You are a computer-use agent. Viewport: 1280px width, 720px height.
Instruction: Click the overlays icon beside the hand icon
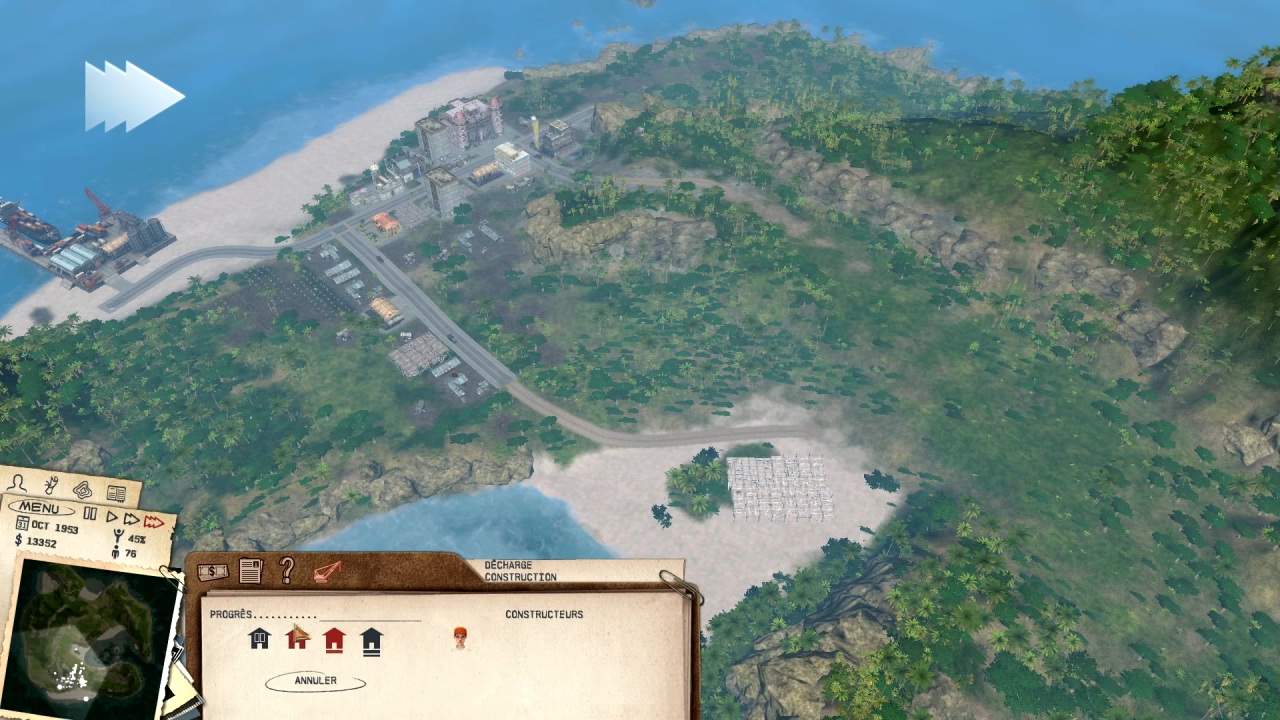(82, 491)
